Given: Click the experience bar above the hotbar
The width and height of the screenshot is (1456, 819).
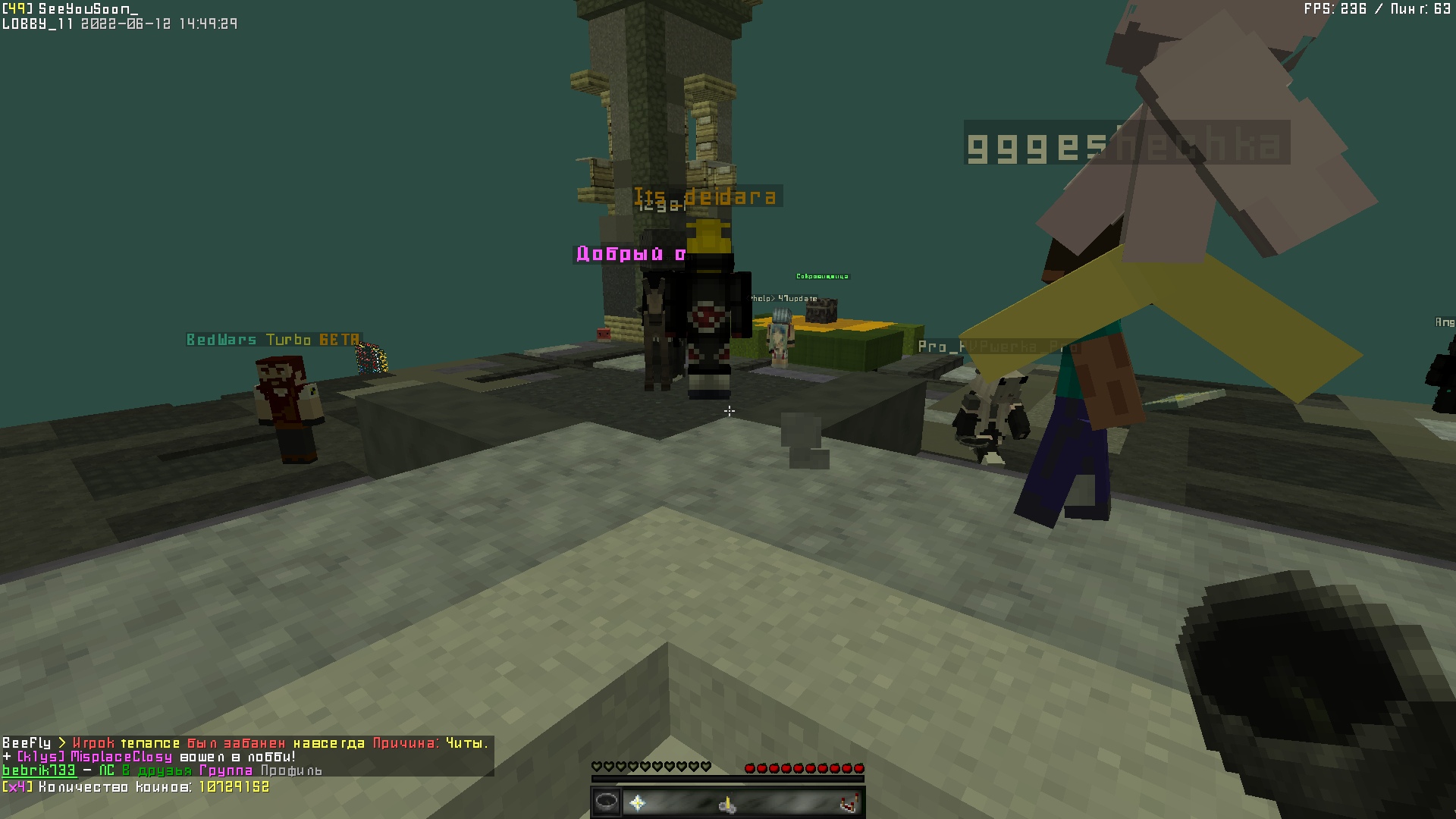Looking at the screenshot, I should 728,779.
